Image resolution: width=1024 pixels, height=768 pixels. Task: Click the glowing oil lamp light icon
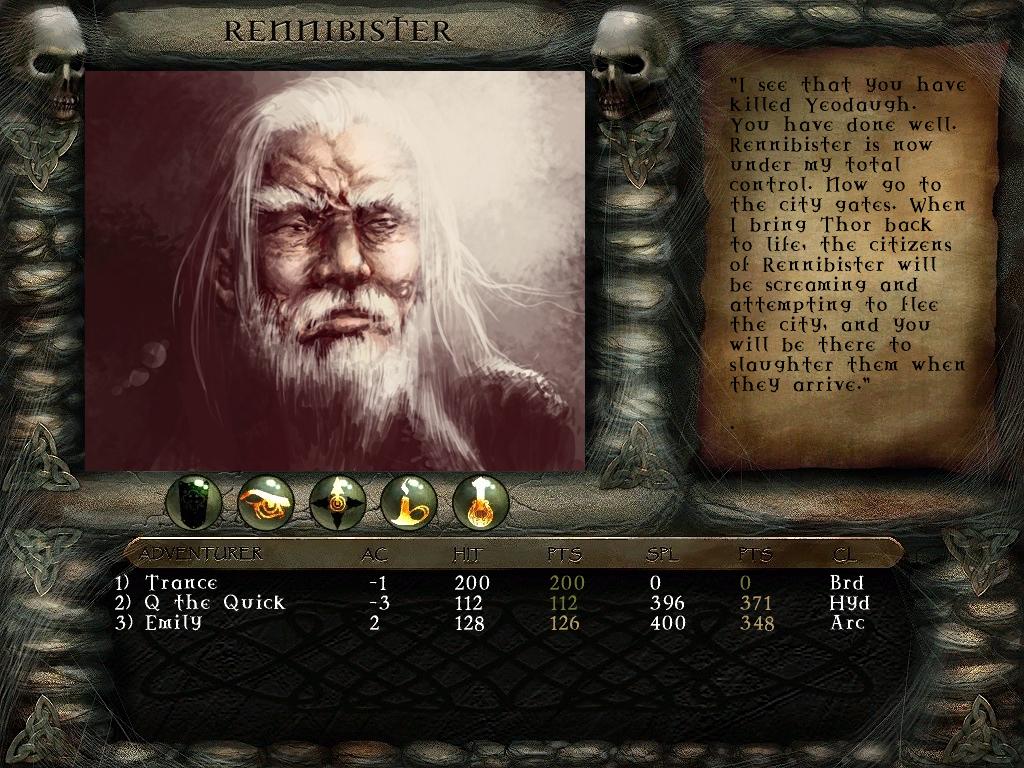click(409, 502)
